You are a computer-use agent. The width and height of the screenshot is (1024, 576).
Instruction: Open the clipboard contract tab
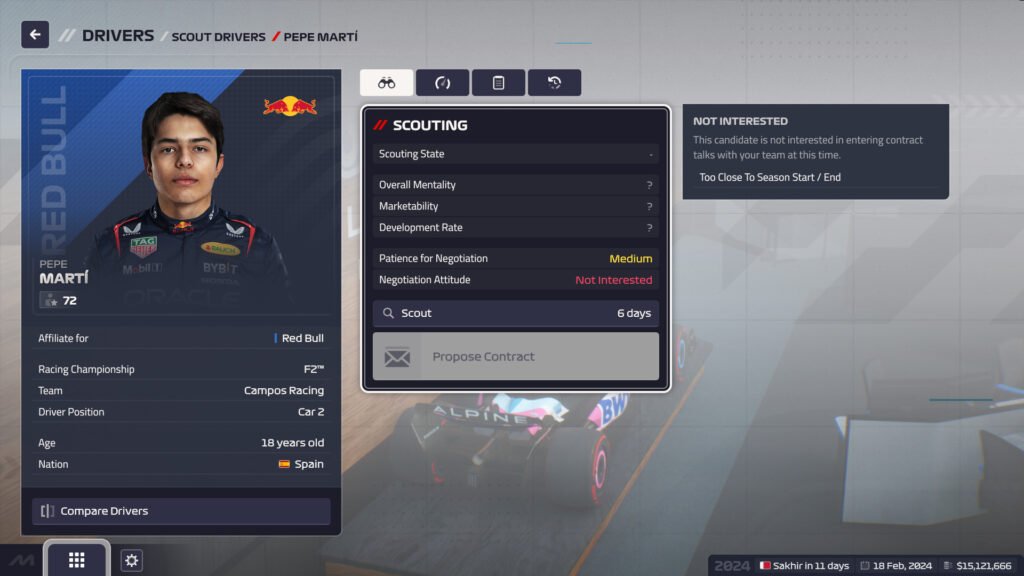coord(498,83)
